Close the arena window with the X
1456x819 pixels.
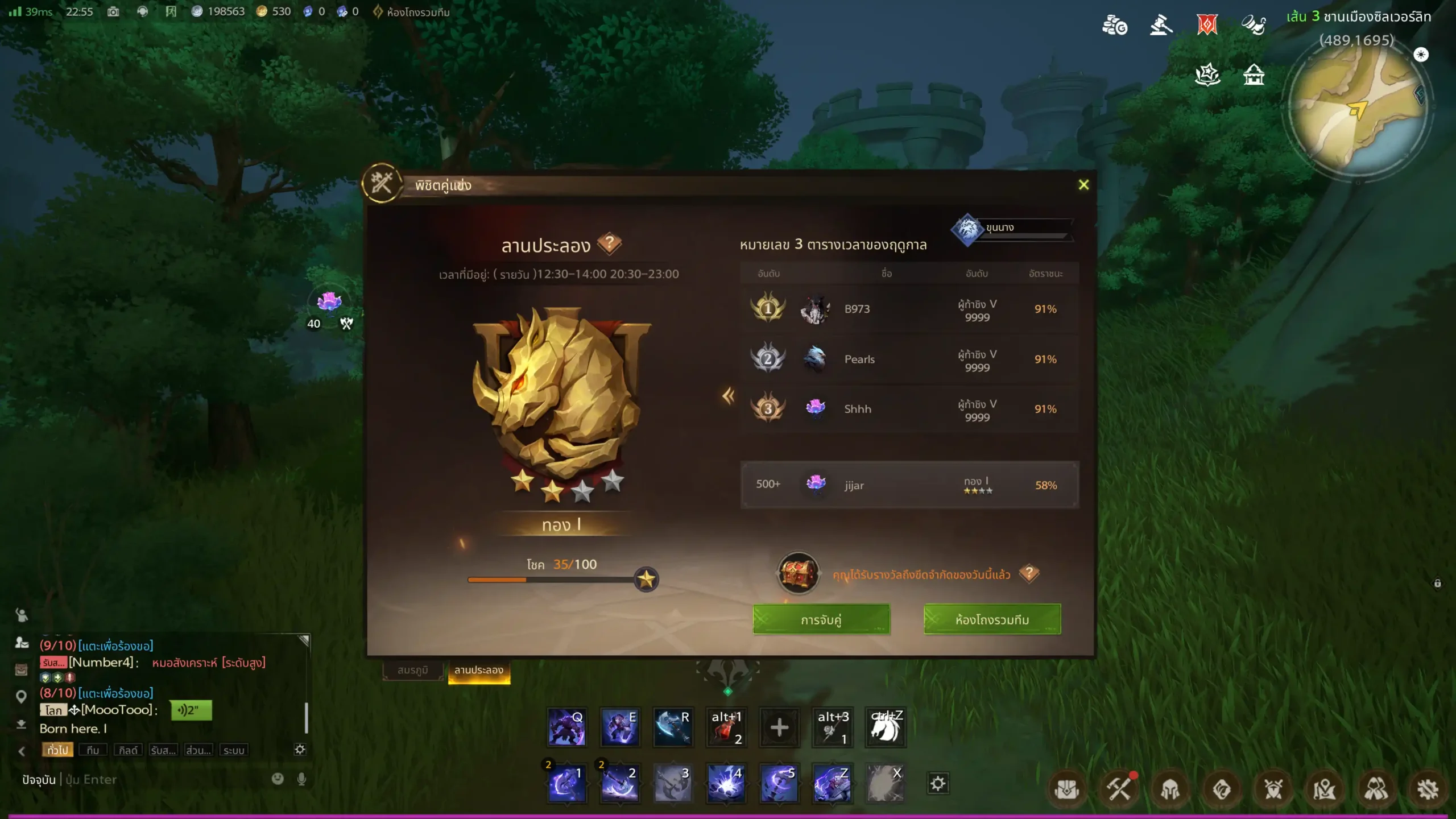pos(1083,185)
